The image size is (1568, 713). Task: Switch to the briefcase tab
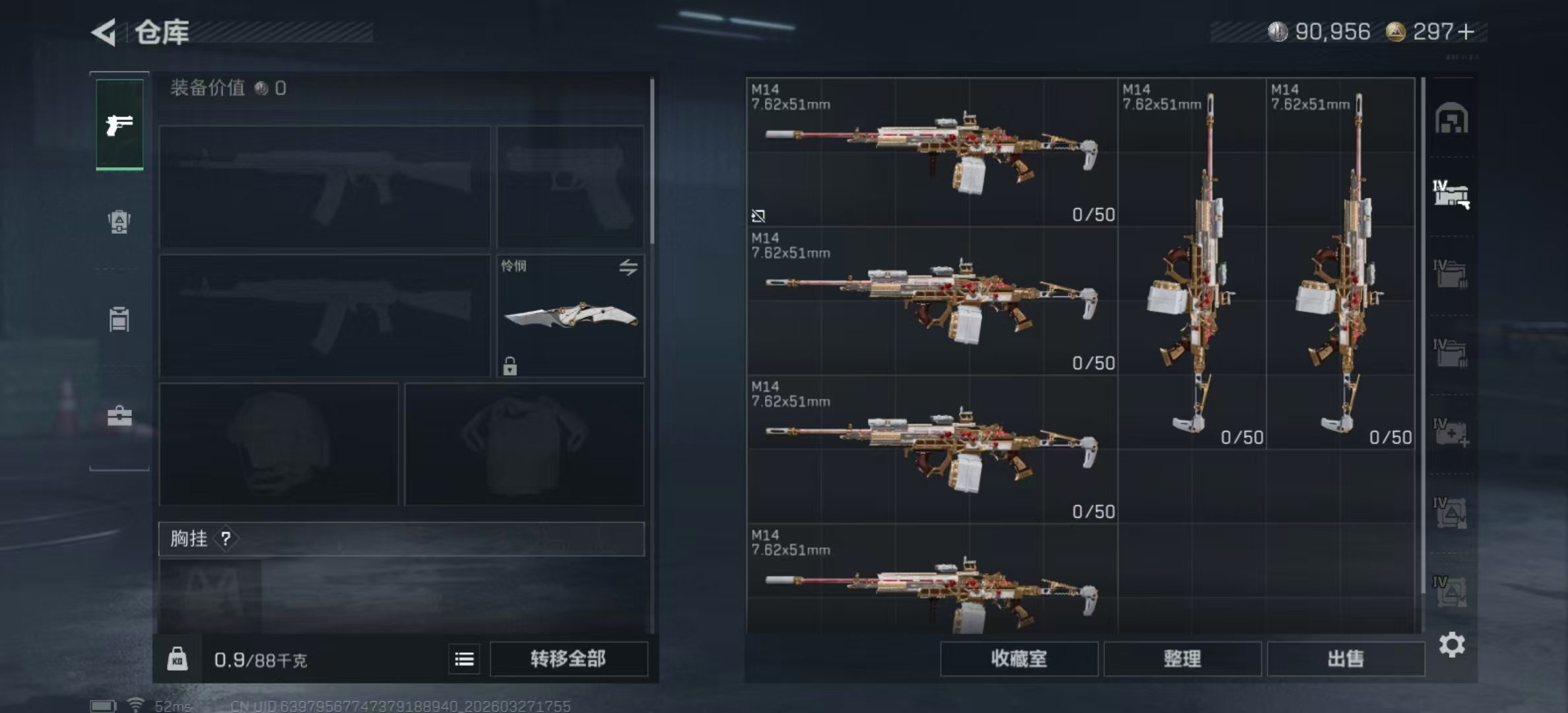119,416
